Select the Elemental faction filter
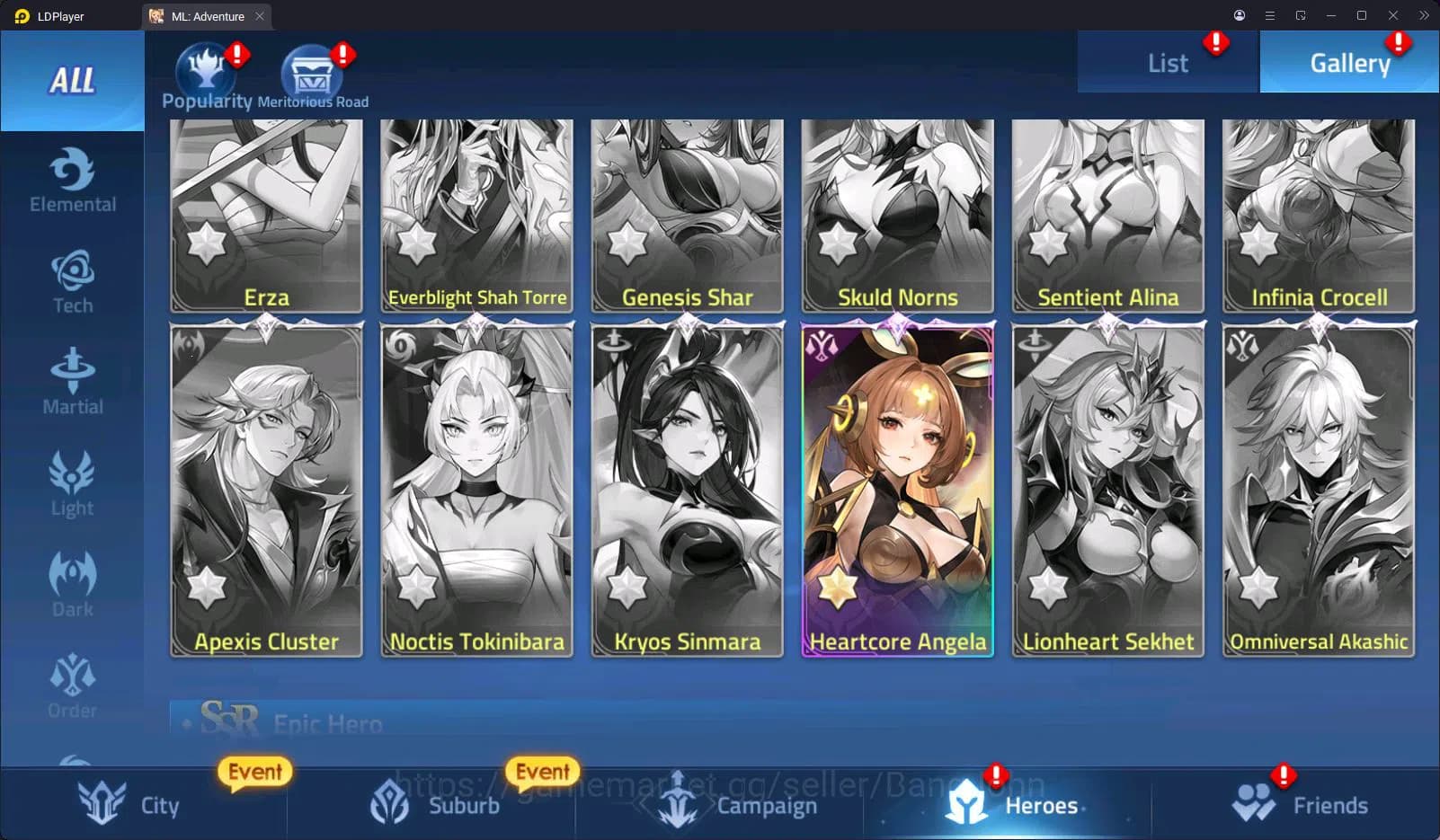1440x840 pixels. pyautogui.click(x=72, y=180)
